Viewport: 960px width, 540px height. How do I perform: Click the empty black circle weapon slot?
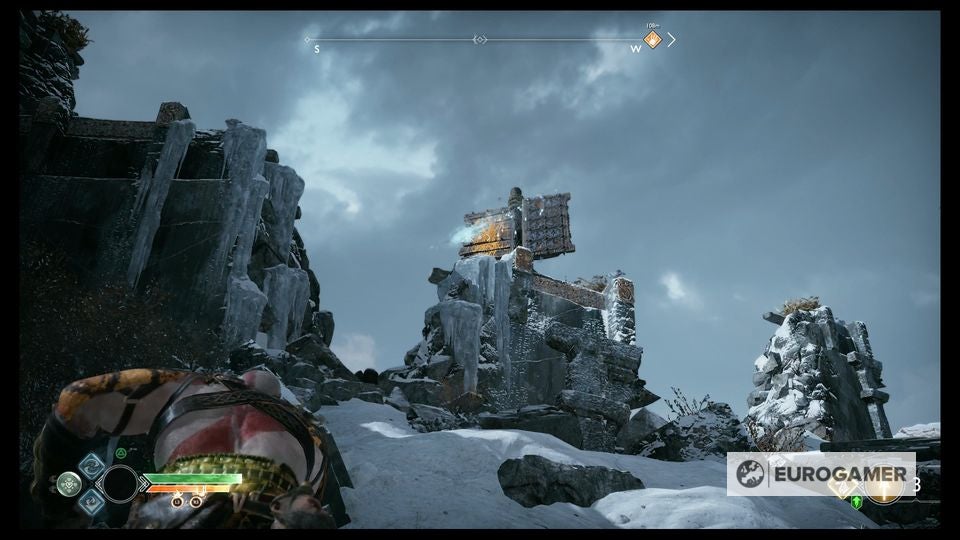tap(120, 484)
